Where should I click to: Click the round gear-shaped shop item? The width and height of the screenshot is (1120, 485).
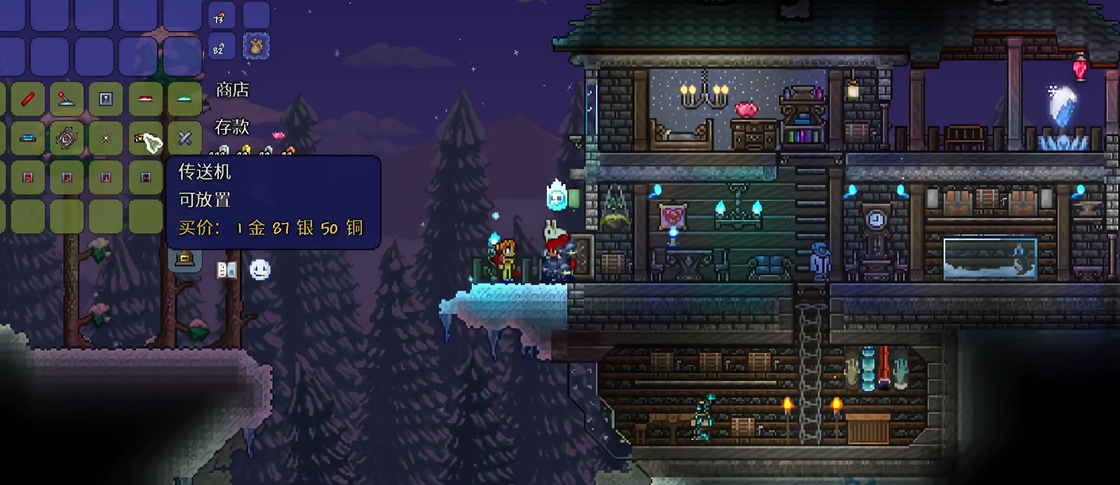pyautogui.click(x=66, y=138)
